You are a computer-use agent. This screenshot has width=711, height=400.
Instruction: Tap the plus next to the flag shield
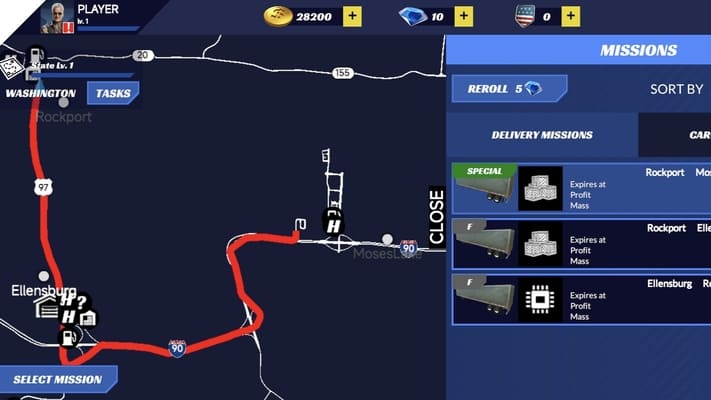click(570, 16)
